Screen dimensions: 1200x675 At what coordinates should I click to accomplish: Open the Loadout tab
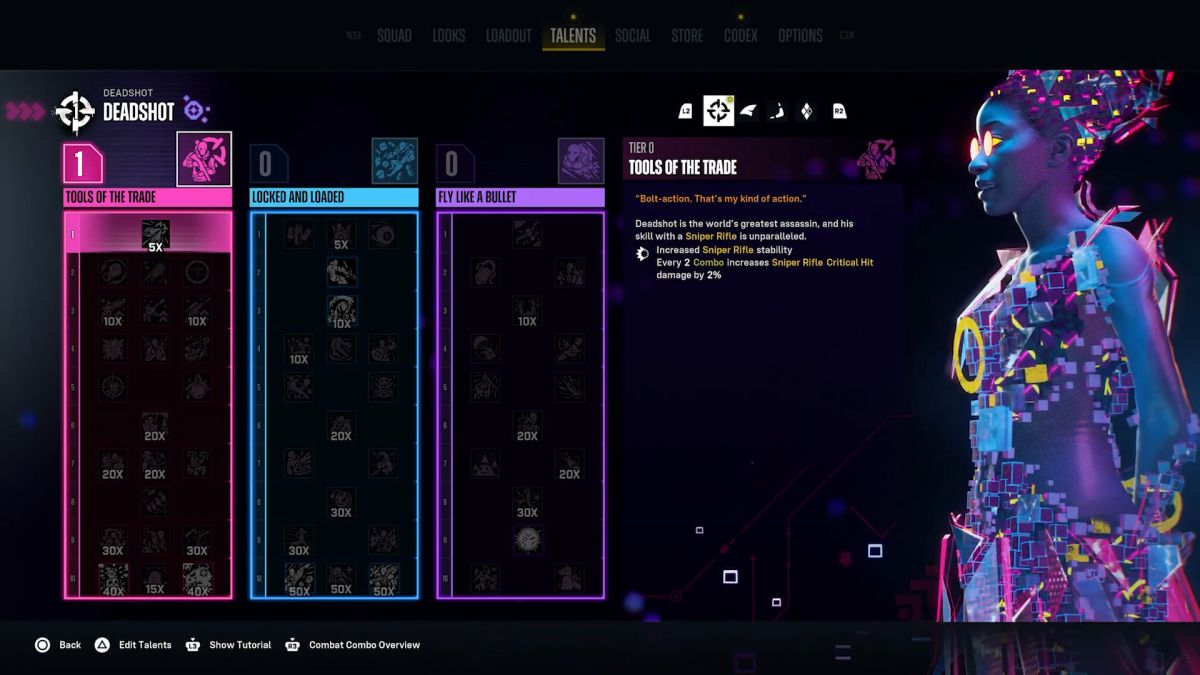508,36
